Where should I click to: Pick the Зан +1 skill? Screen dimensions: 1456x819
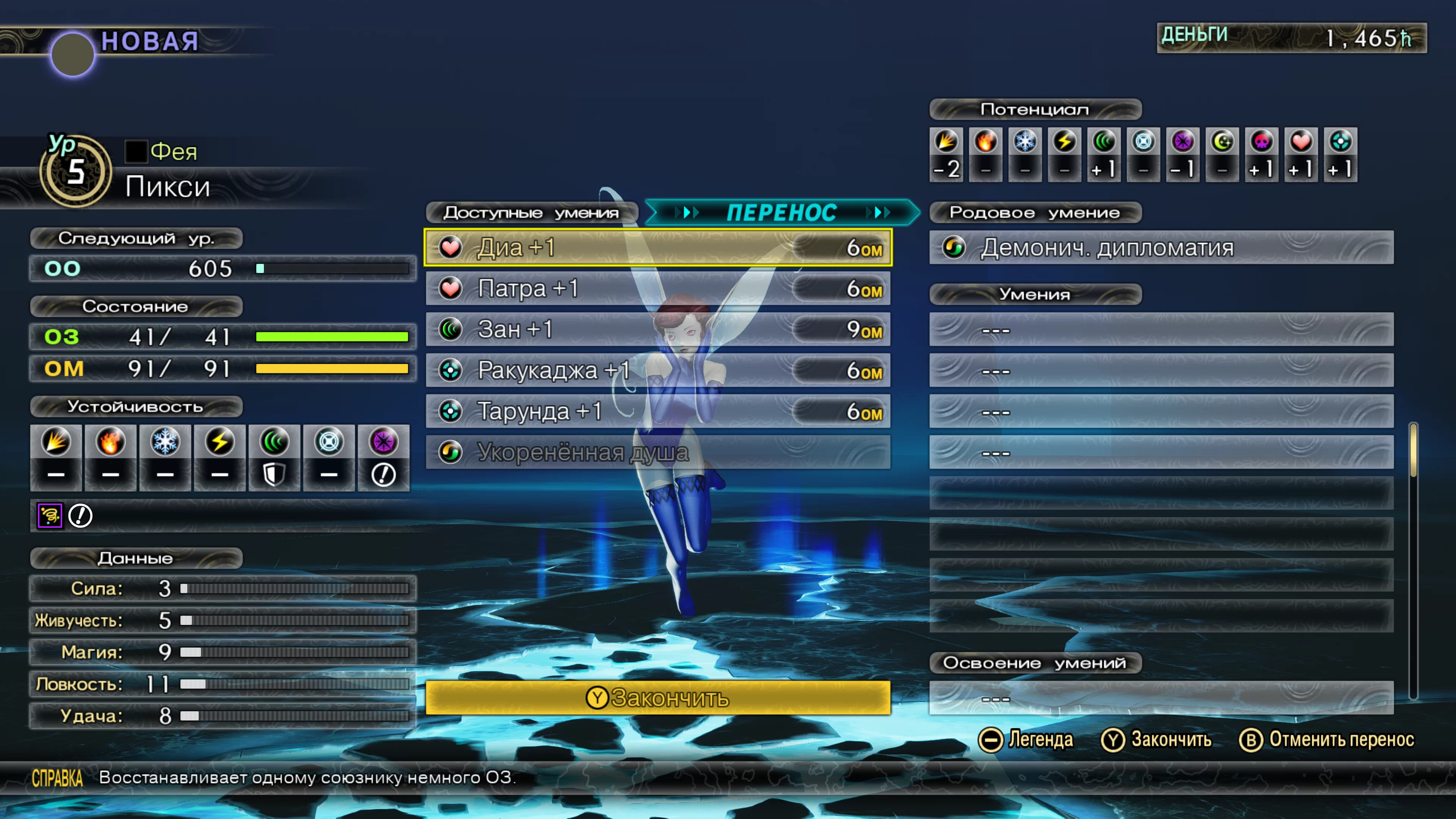657,329
